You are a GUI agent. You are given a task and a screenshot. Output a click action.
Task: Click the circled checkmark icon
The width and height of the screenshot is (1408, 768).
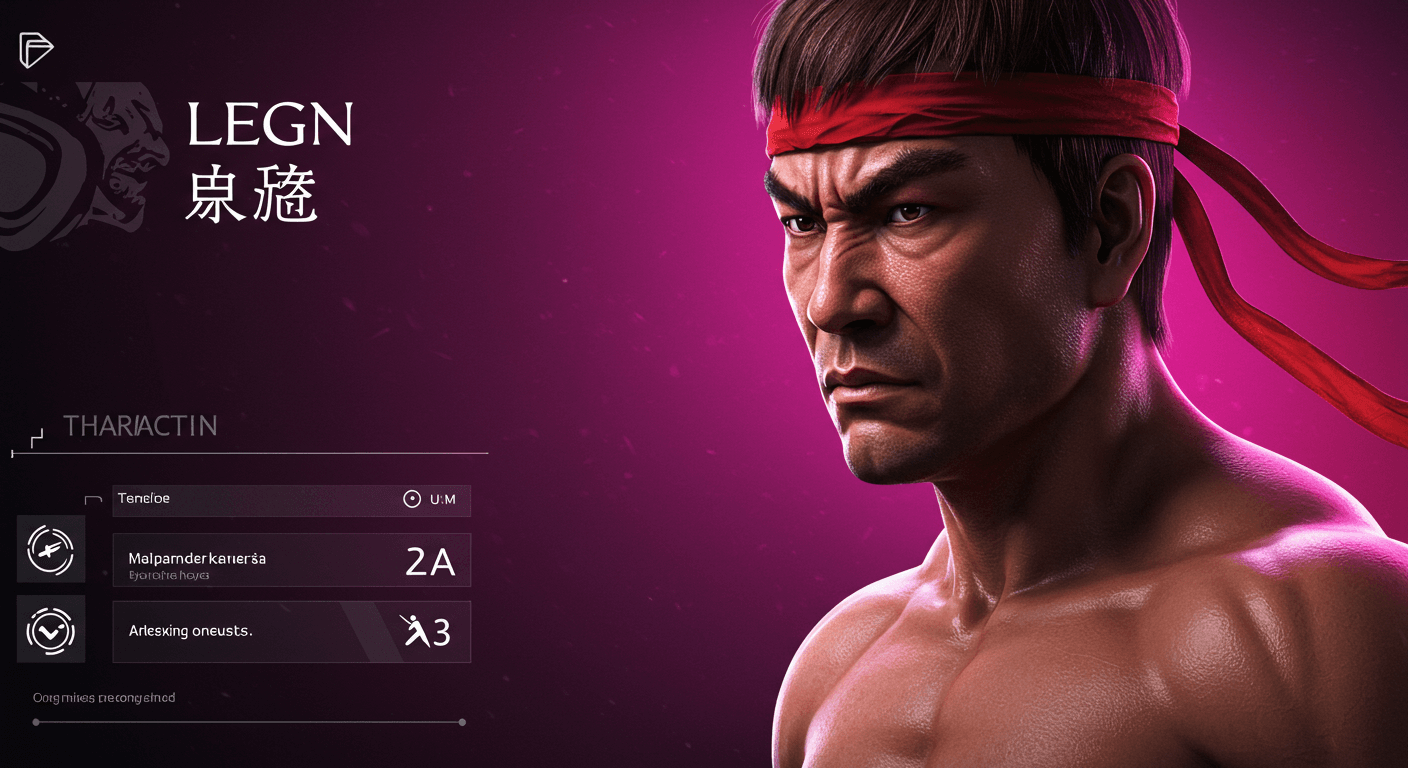click(x=51, y=629)
